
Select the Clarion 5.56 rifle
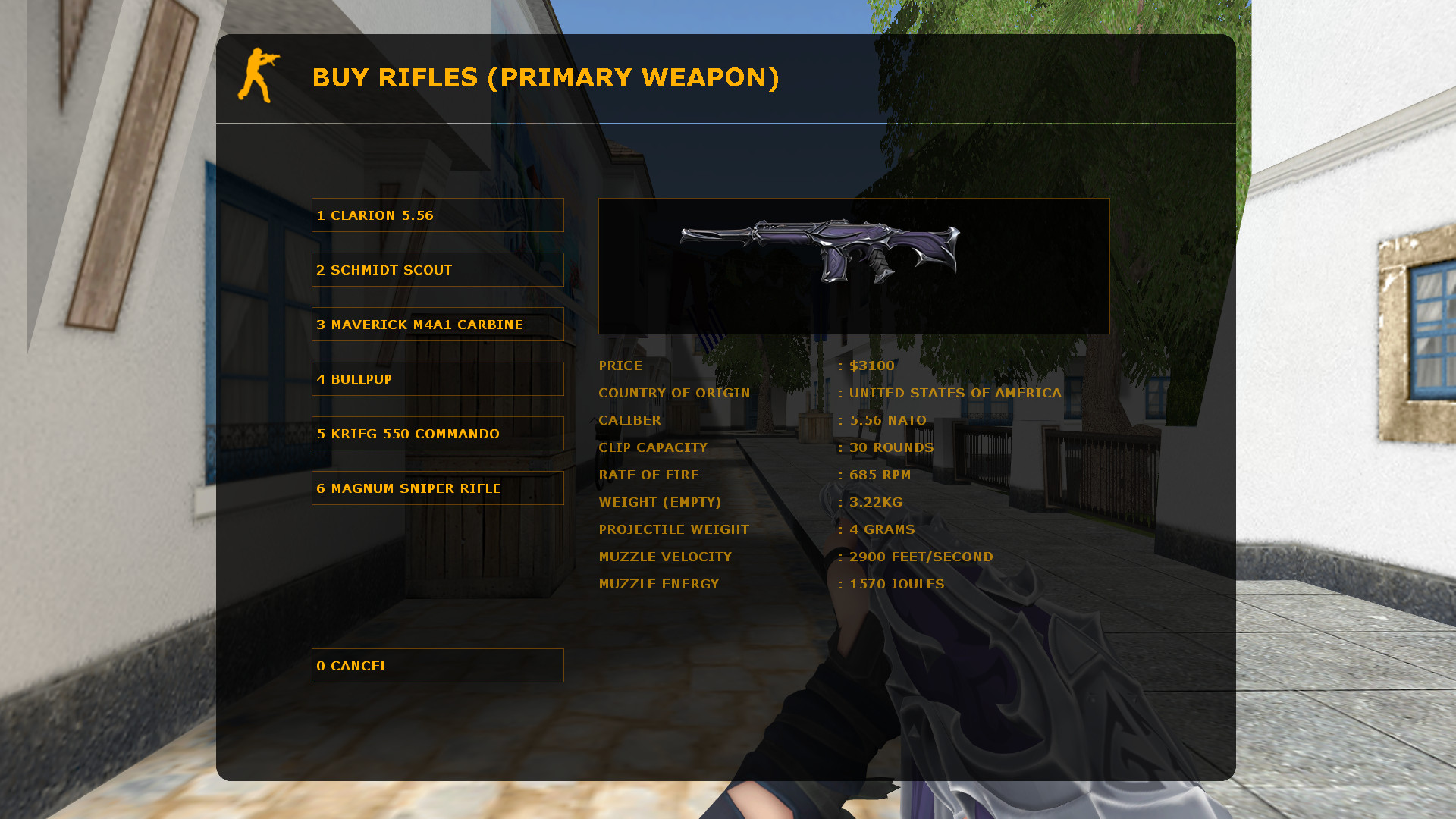(x=438, y=215)
